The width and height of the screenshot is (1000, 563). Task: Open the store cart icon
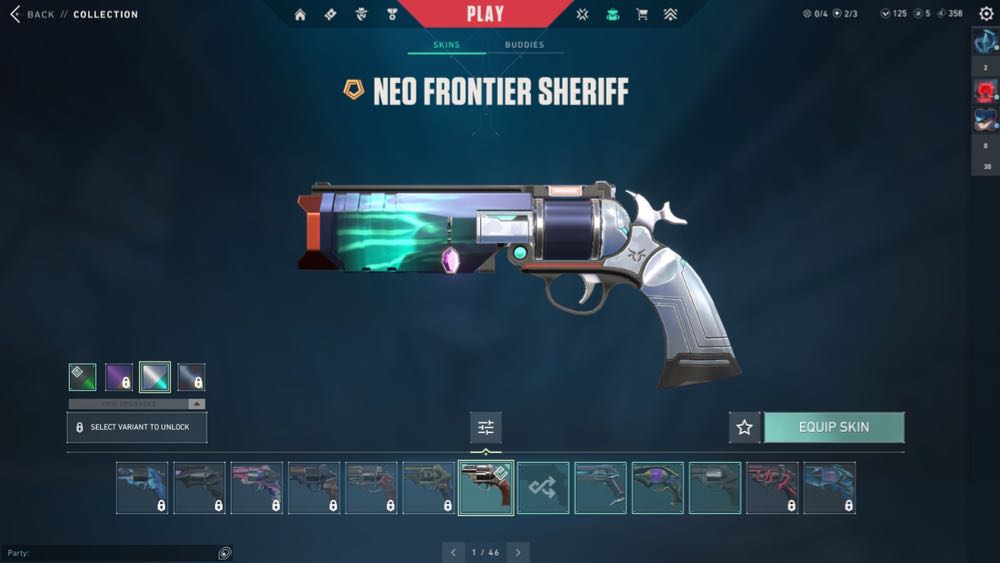pos(642,15)
